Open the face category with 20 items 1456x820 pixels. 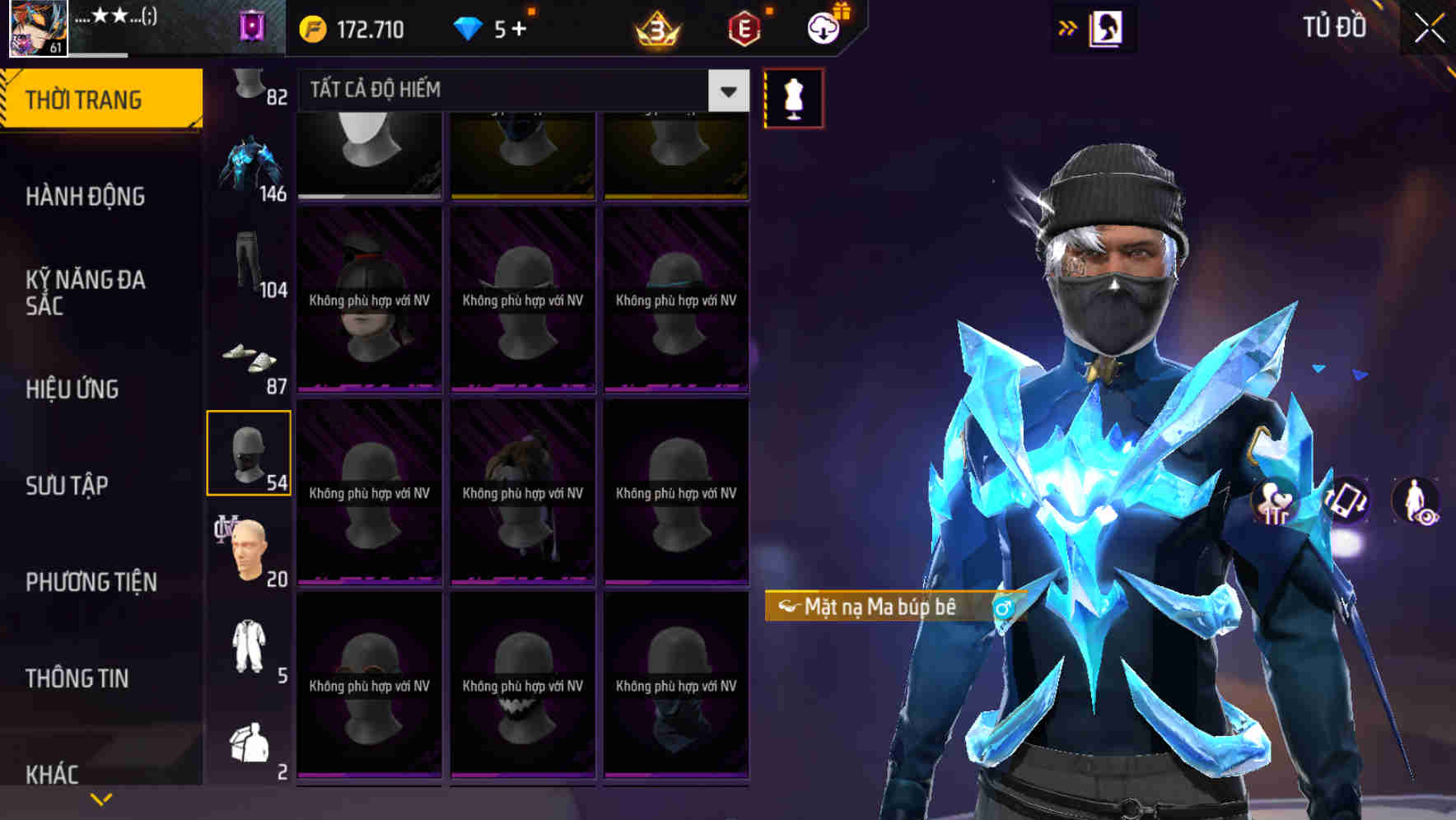[x=250, y=547]
